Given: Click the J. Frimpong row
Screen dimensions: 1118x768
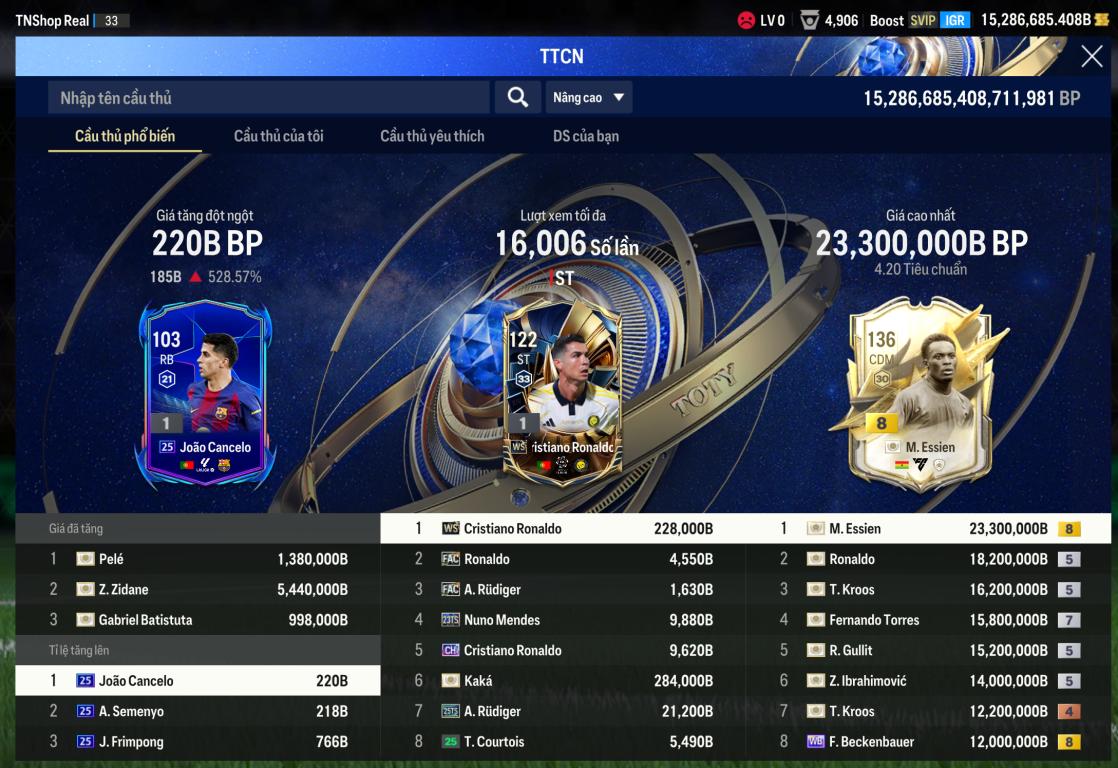Looking at the screenshot, I should (198, 742).
